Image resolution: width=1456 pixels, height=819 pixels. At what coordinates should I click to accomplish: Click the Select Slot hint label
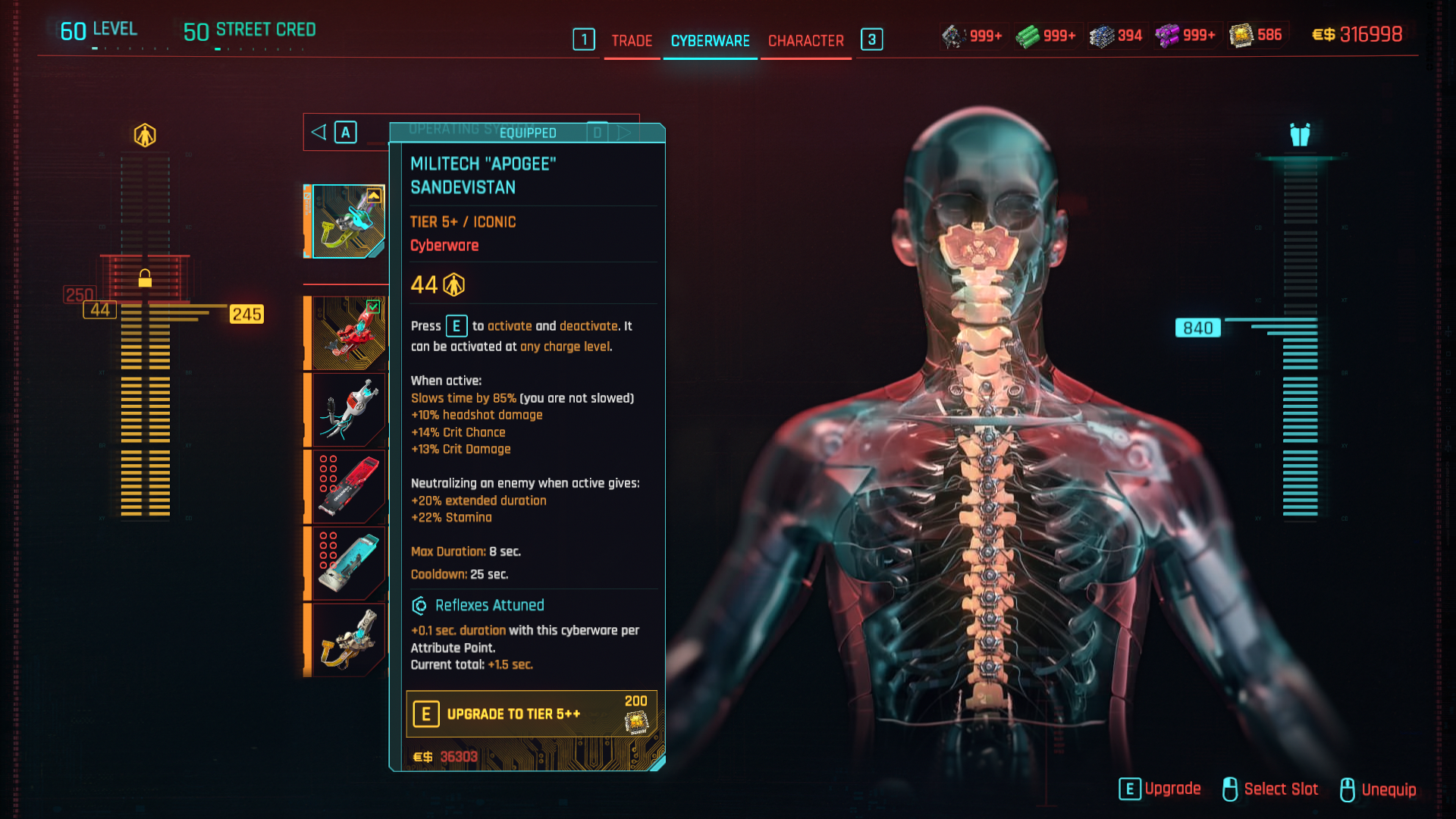coord(1280,789)
